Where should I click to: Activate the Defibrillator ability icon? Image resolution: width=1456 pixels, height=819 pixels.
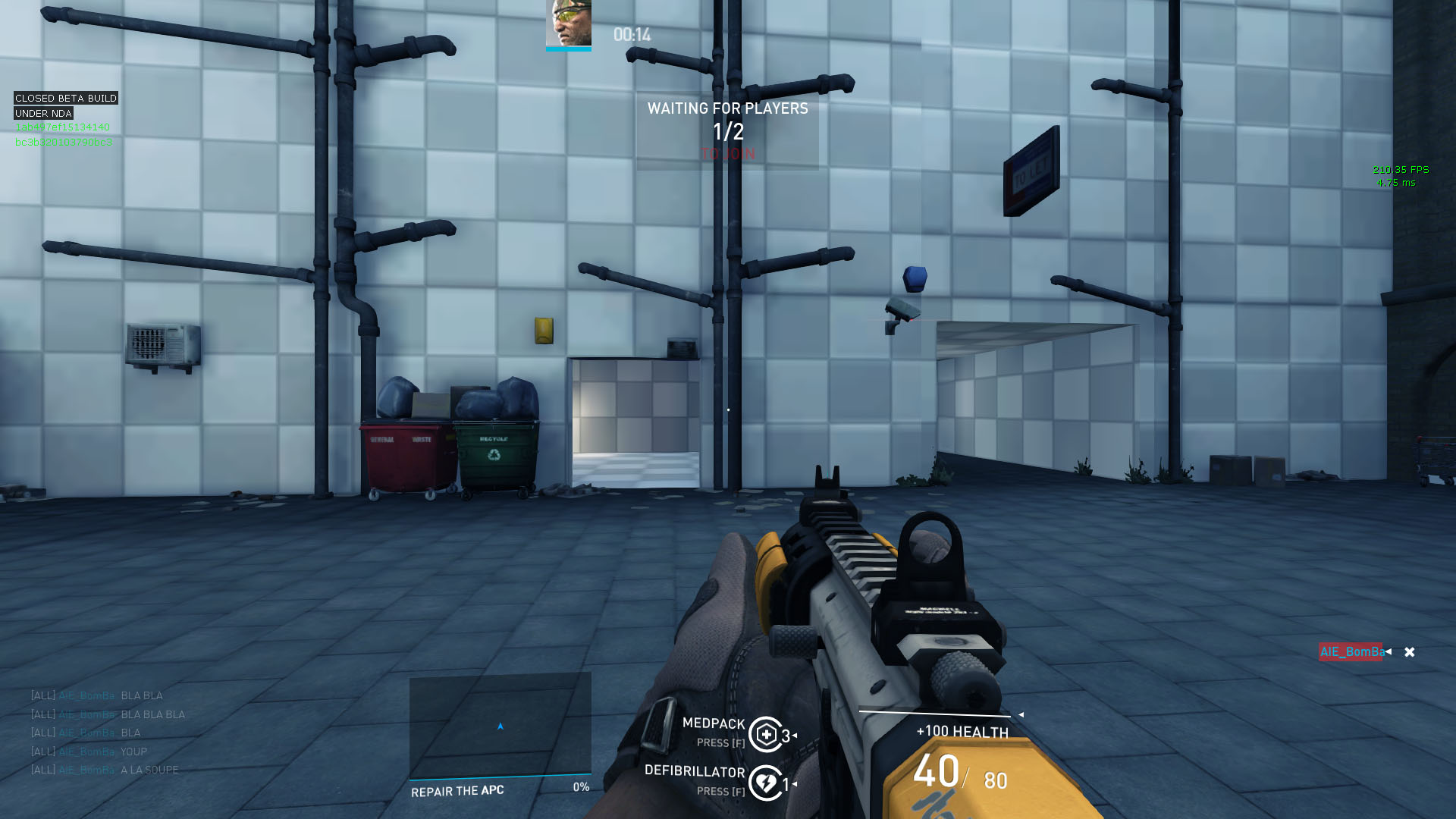coord(766,783)
